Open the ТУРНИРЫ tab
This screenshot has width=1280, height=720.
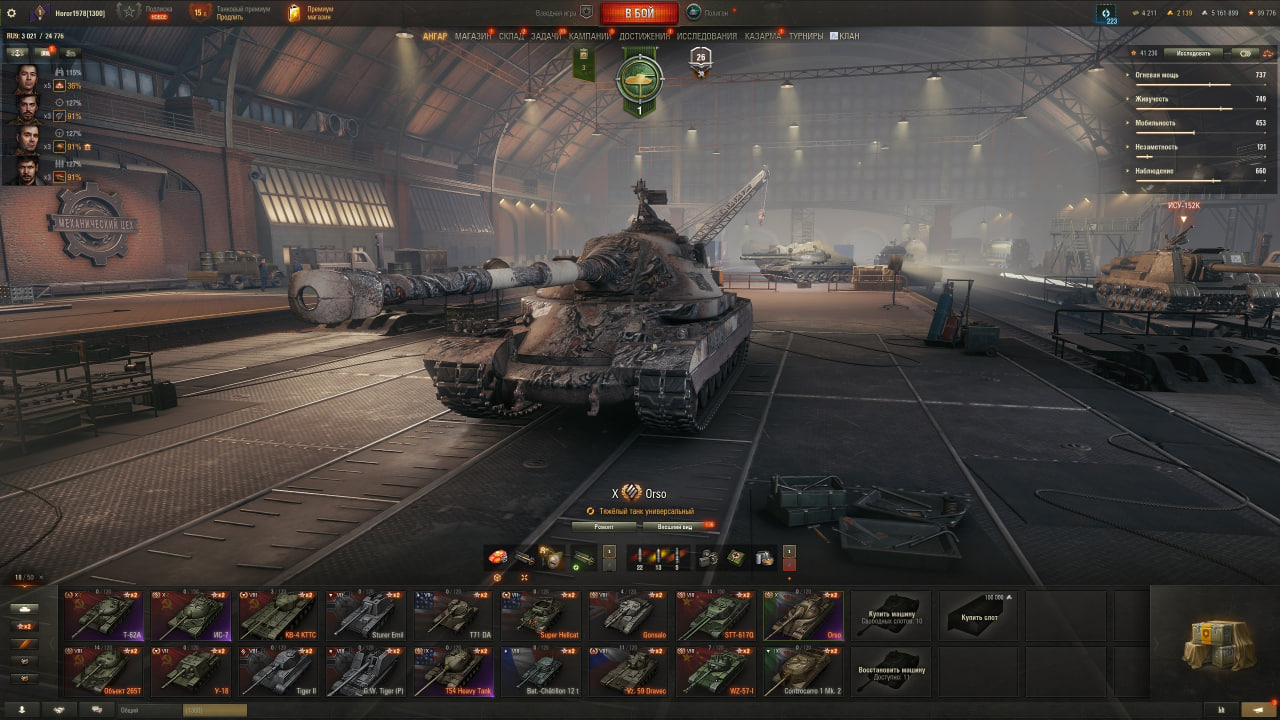tap(805, 36)
